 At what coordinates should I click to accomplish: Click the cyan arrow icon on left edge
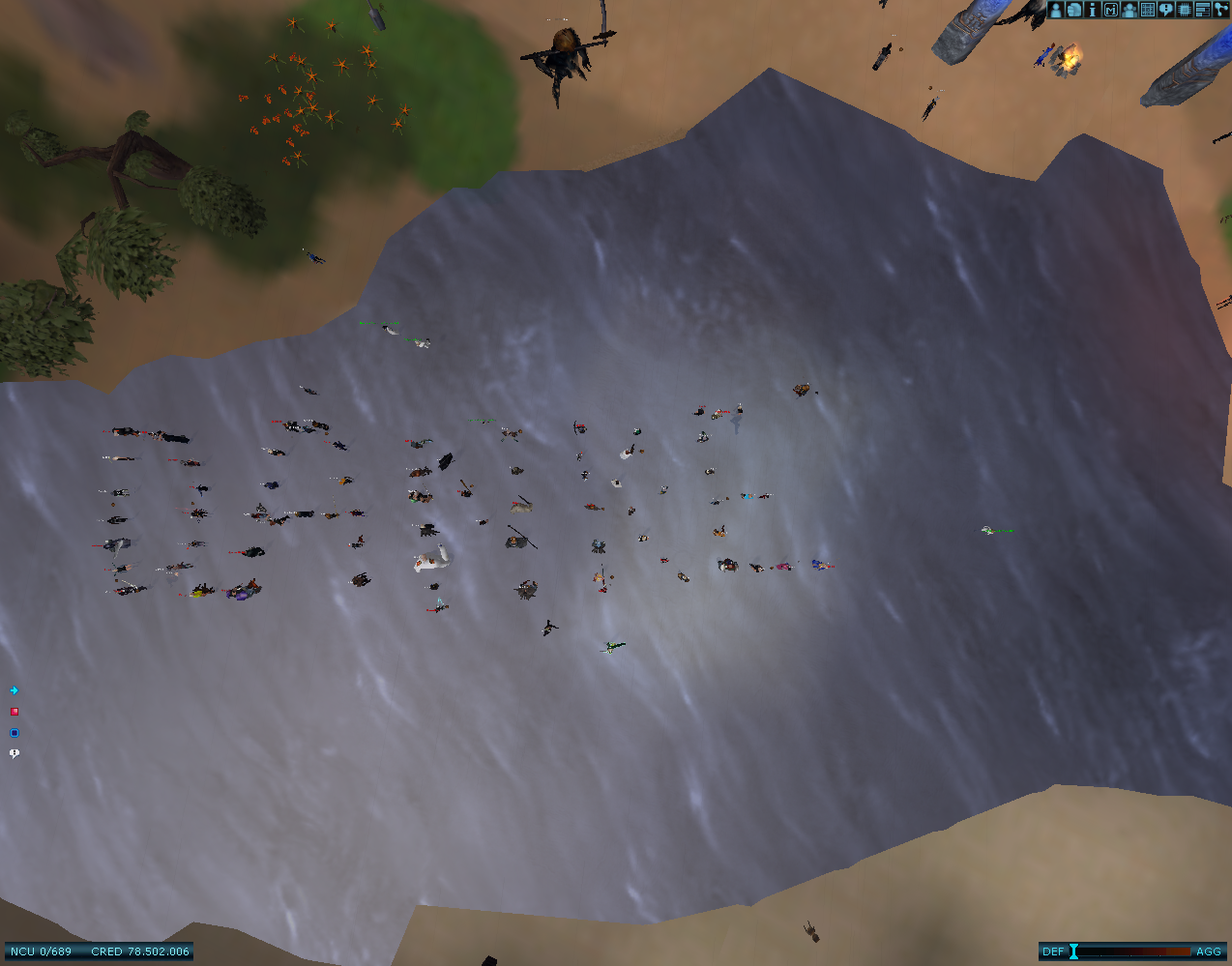coord(15,690)
